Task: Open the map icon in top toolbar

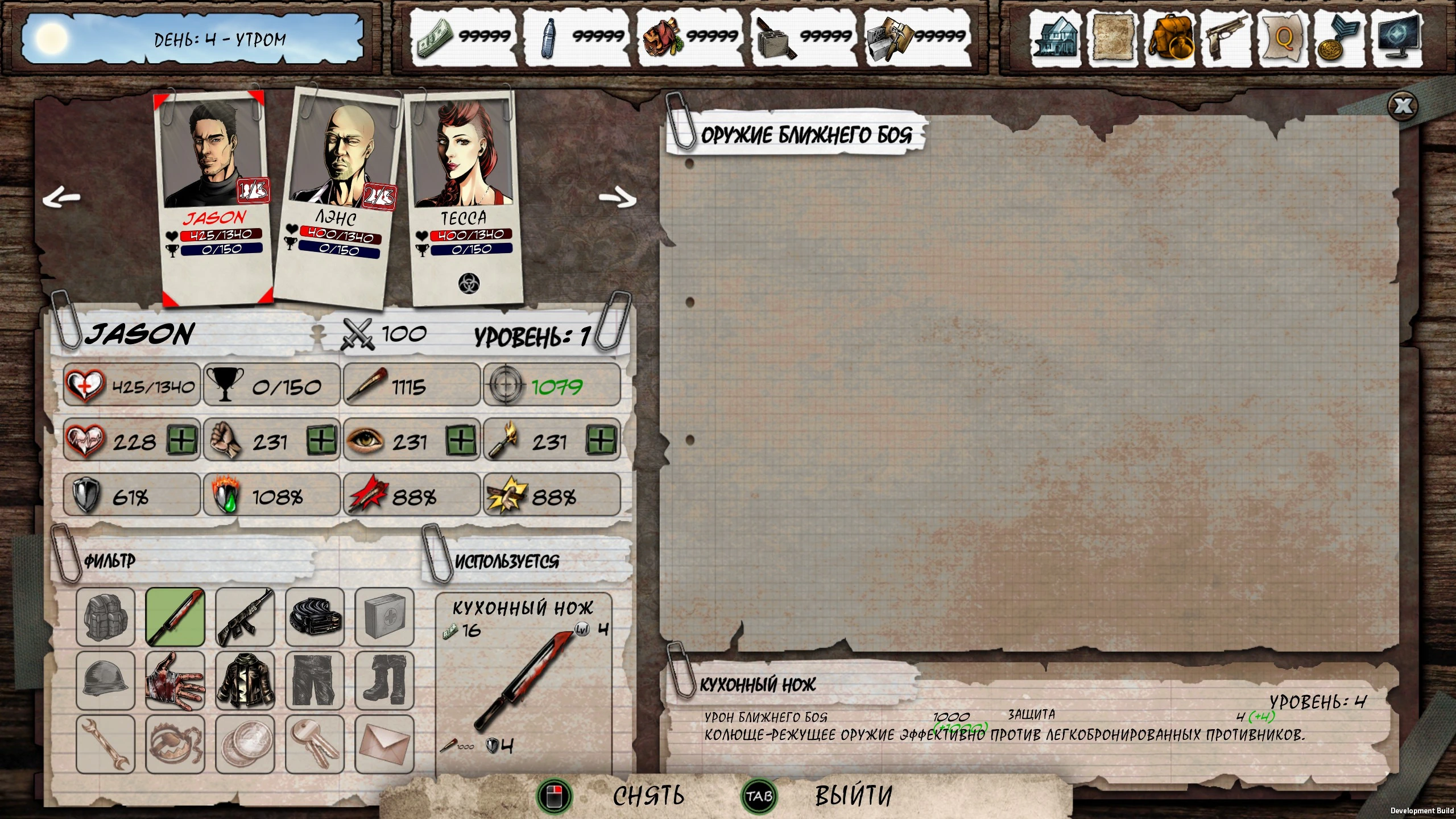Action: click(1112, 38)
